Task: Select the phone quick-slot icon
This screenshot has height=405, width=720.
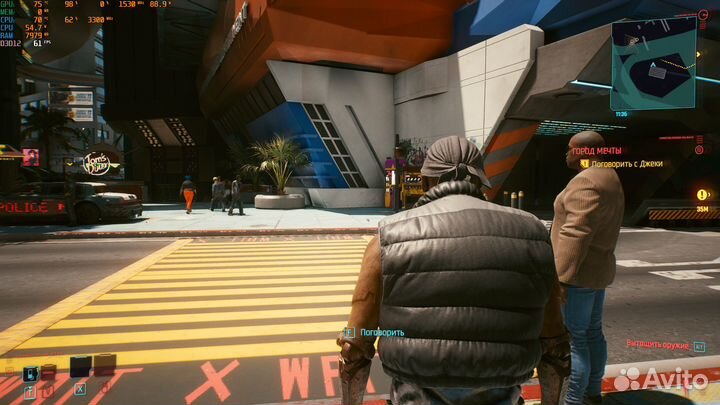Action: point(31,374)
